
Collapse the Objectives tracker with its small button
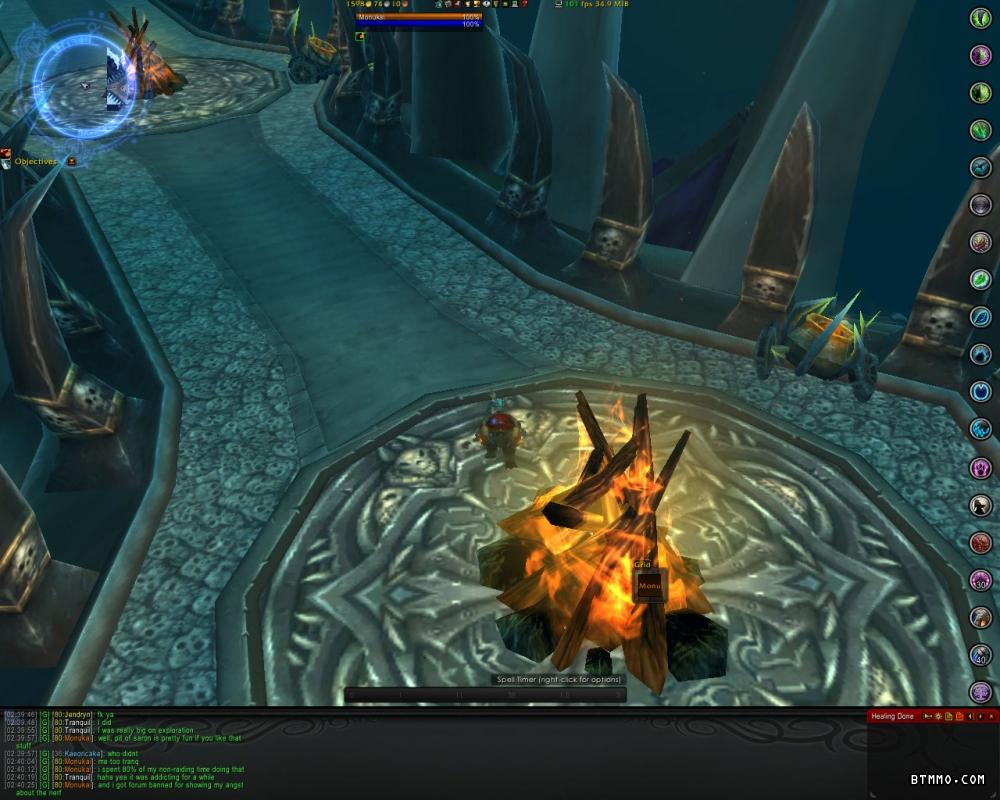[x=72, y=161]
